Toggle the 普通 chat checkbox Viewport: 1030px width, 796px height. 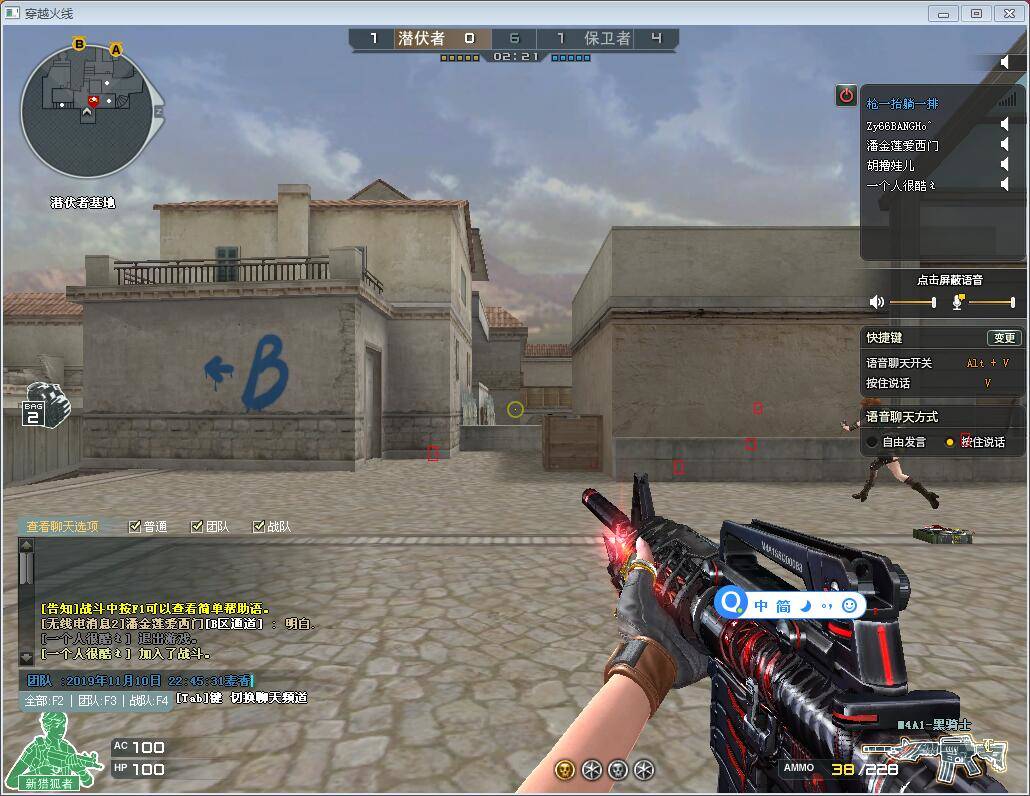click(136, 527)
